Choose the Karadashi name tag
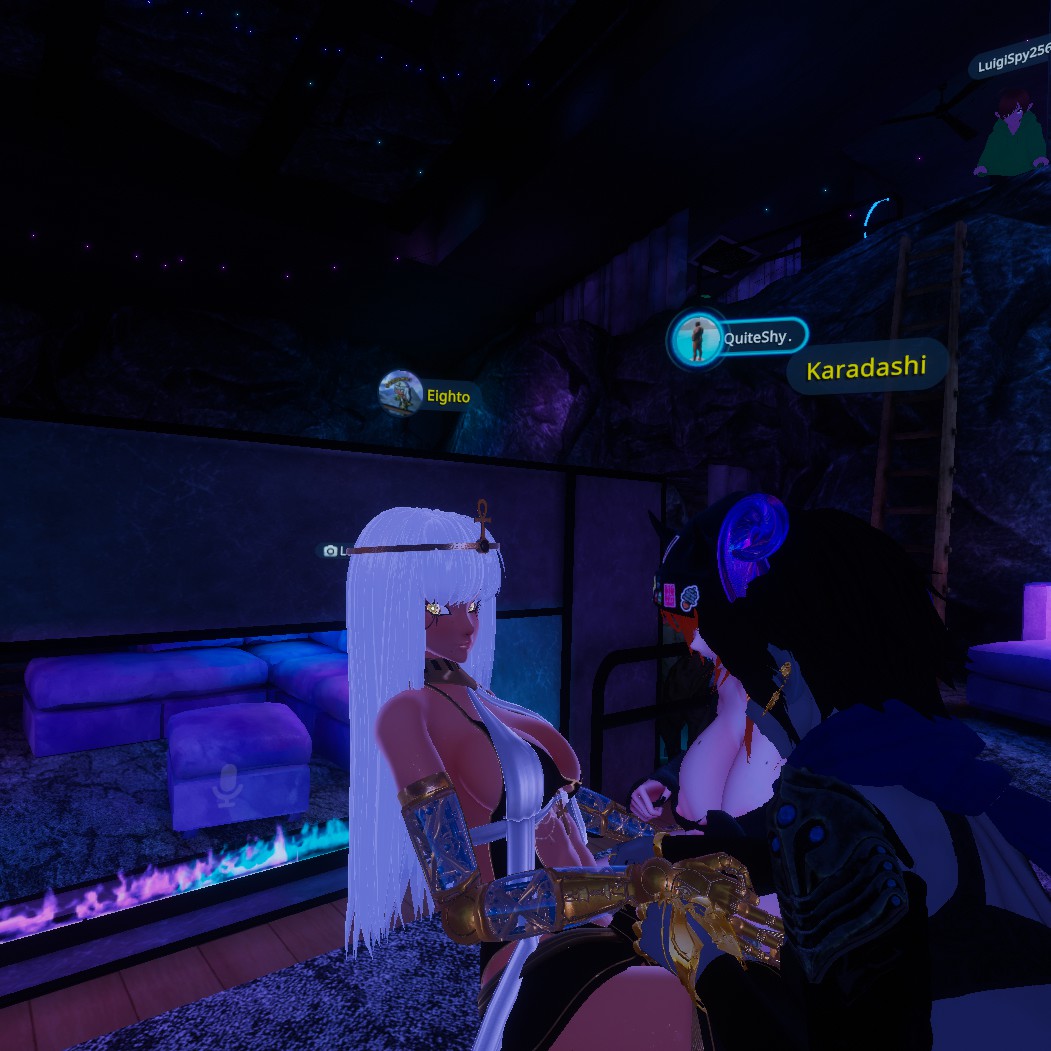The image size is (1051, 1051). [866, 368]
